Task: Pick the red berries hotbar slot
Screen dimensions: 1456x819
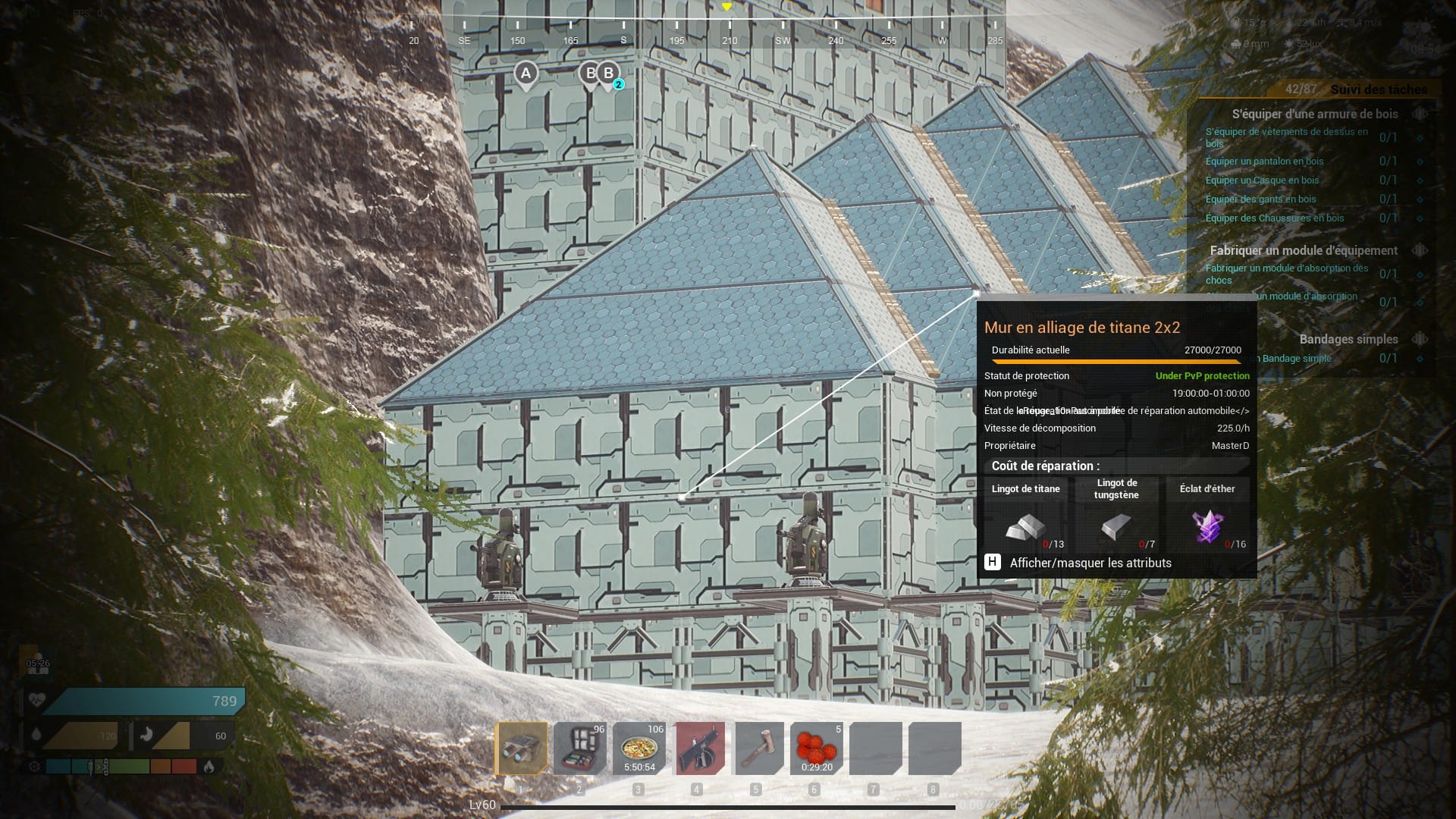Action: pos(817,748)
